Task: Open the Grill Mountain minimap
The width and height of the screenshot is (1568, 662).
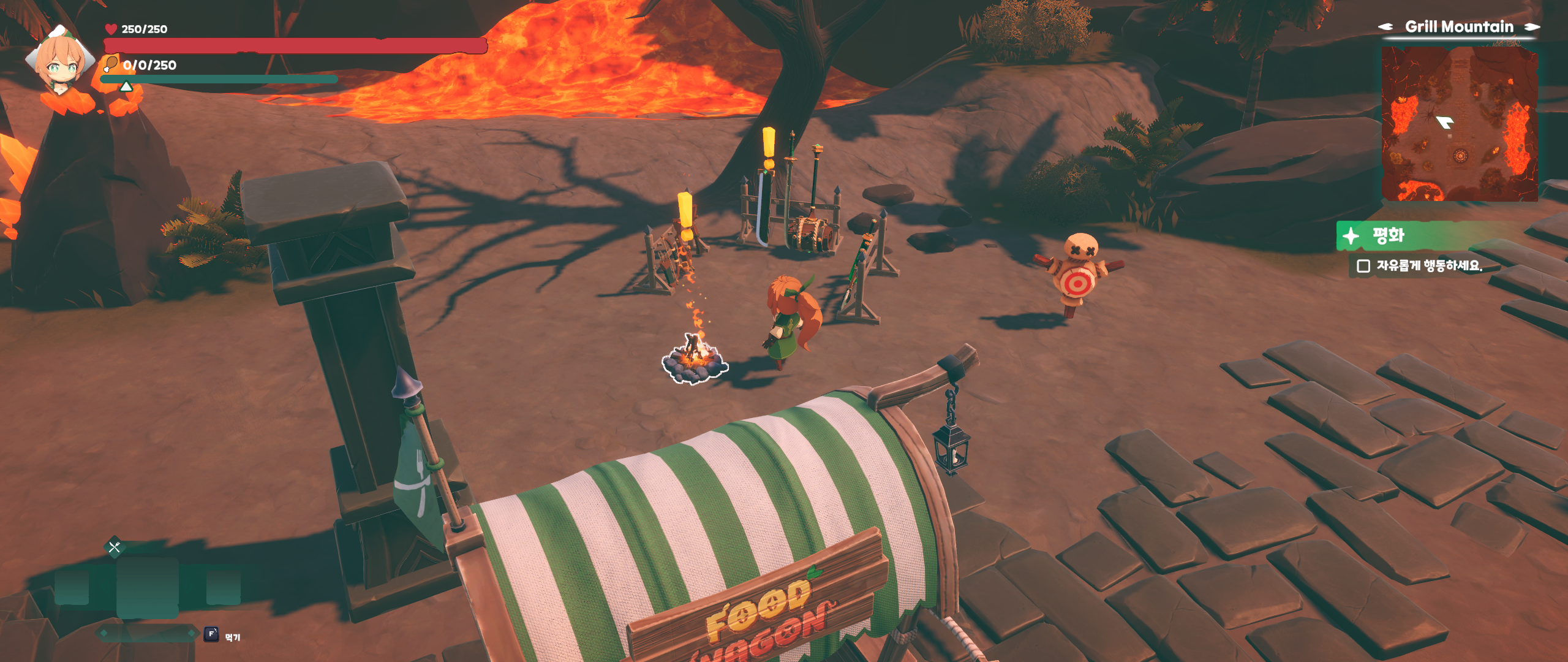Action: (x=1459, y=124)
